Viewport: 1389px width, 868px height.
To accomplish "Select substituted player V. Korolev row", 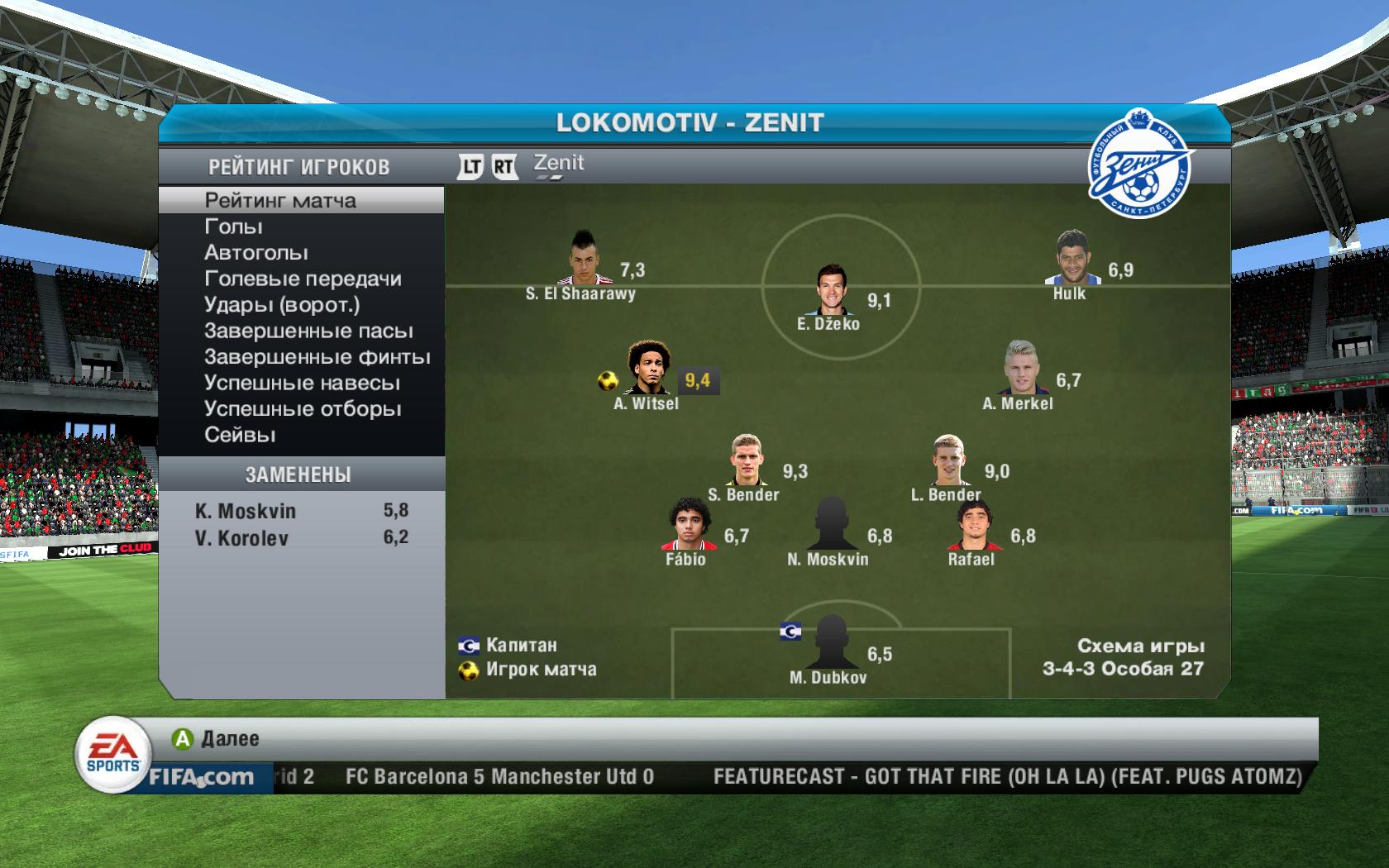I will click(x=301, y=538).
